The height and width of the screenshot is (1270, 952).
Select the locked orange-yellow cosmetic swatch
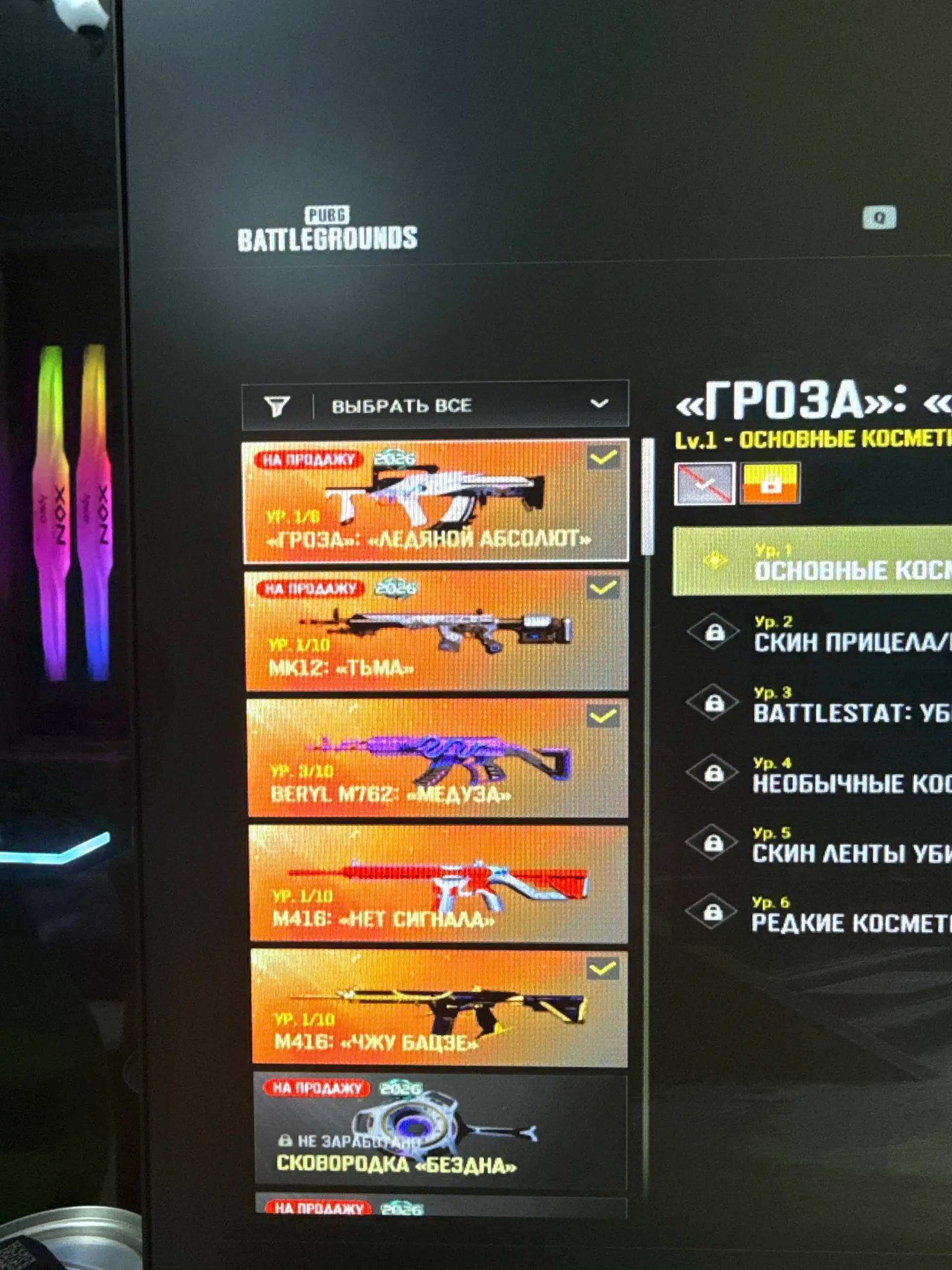(770, 483)
